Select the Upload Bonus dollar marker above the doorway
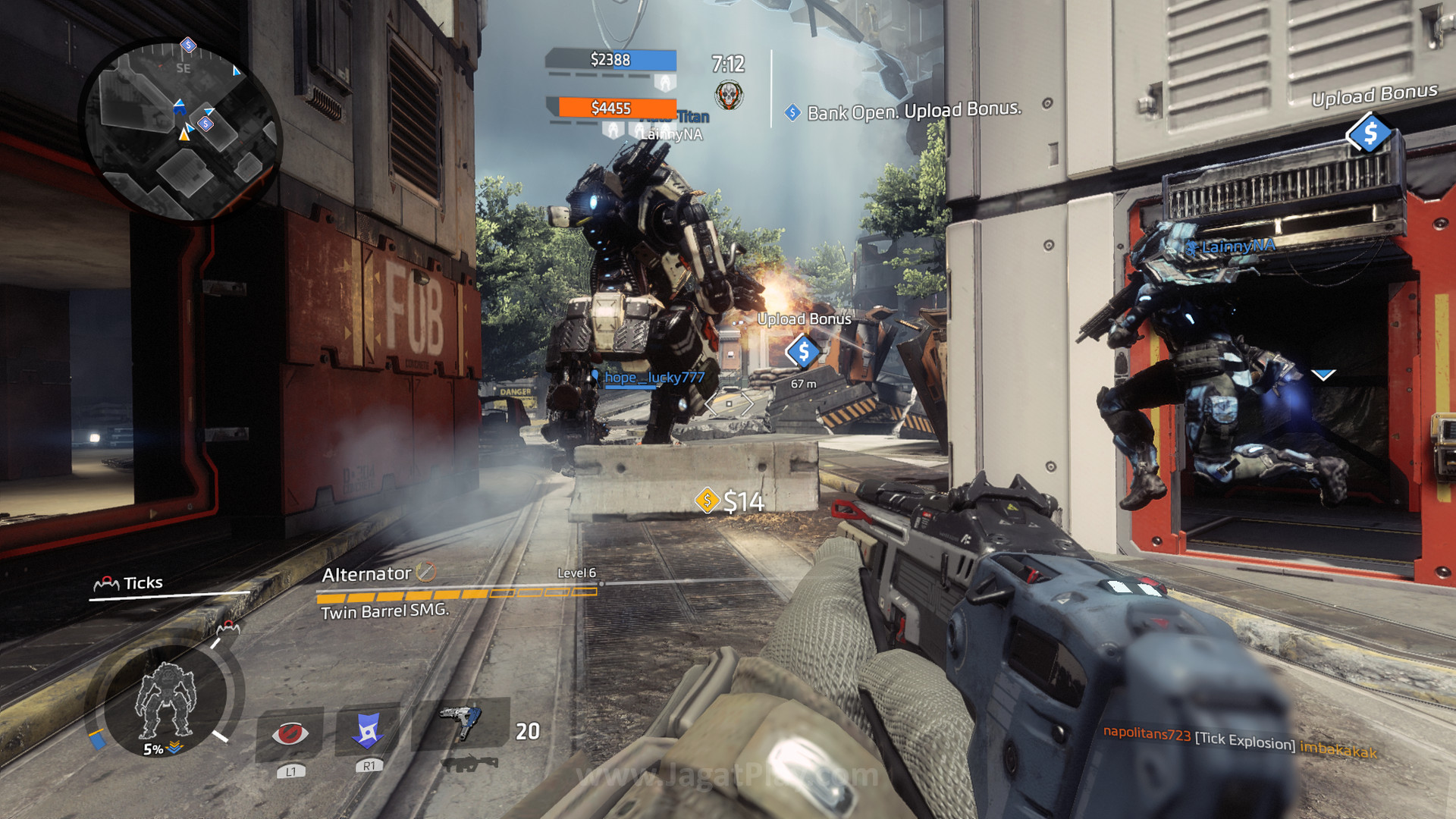The image size is (1456, 819). pyautogui.click(x=1369, y=133)
